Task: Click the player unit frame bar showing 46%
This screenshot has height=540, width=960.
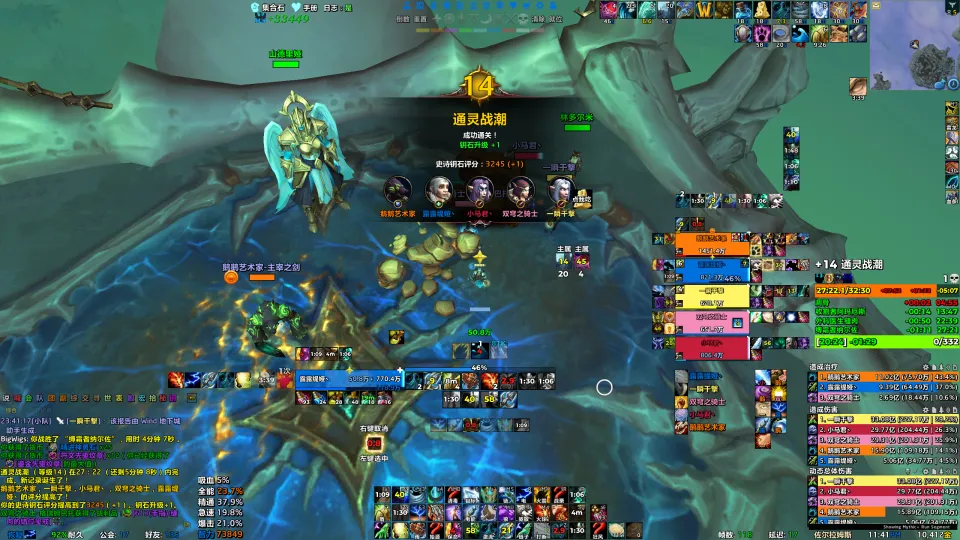Action: point(478,367)
